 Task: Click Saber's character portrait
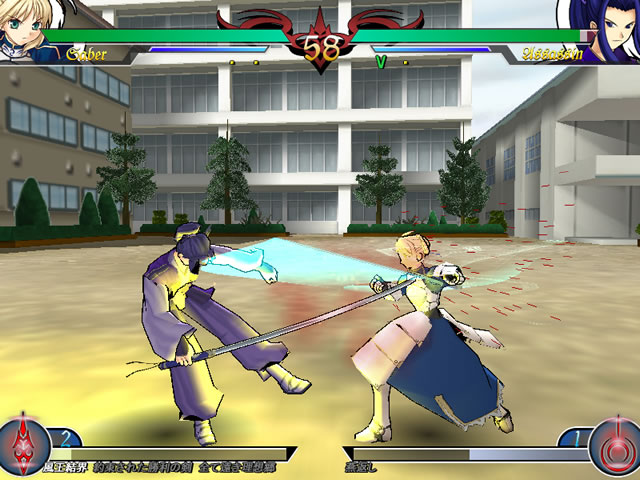coord(20,24)
